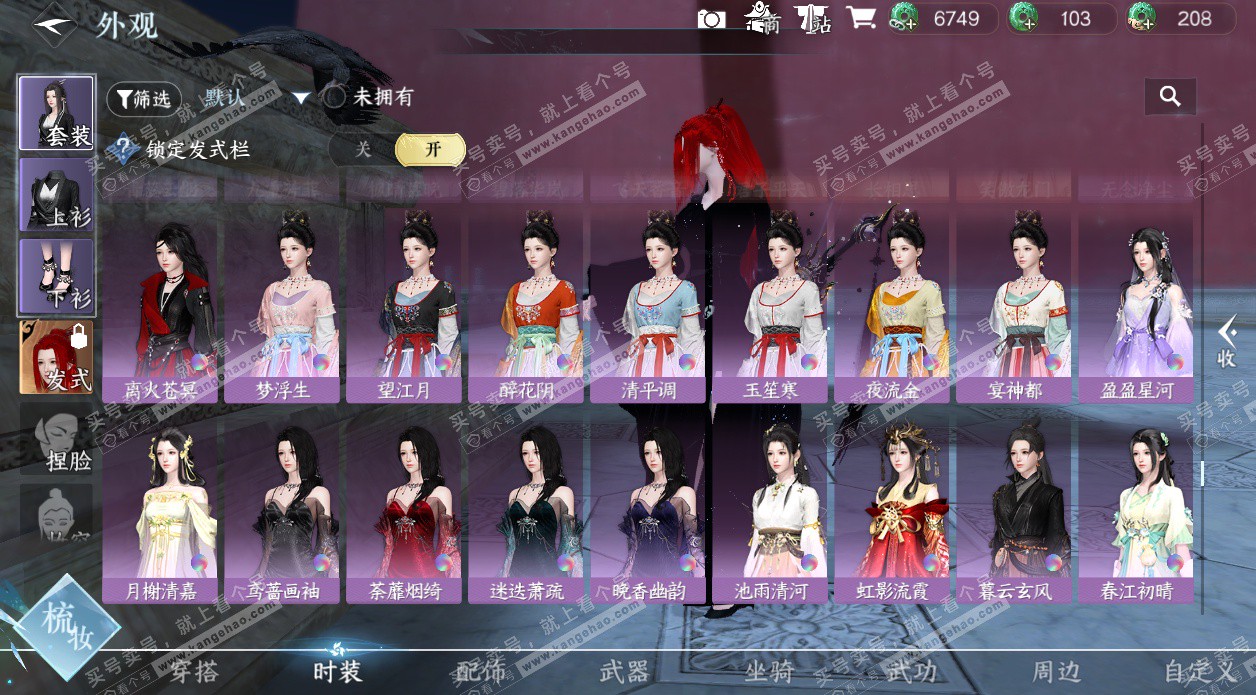Open the 捏脸 face customization

pos(57,440)
